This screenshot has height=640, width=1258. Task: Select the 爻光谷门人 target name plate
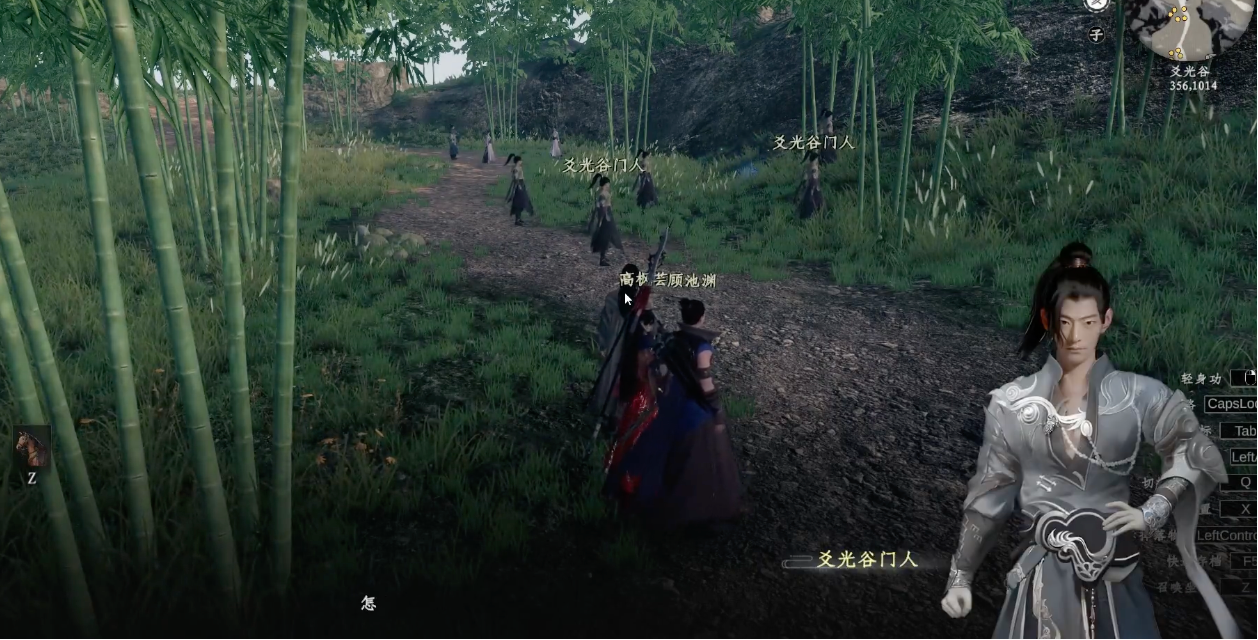pos(867,560)
